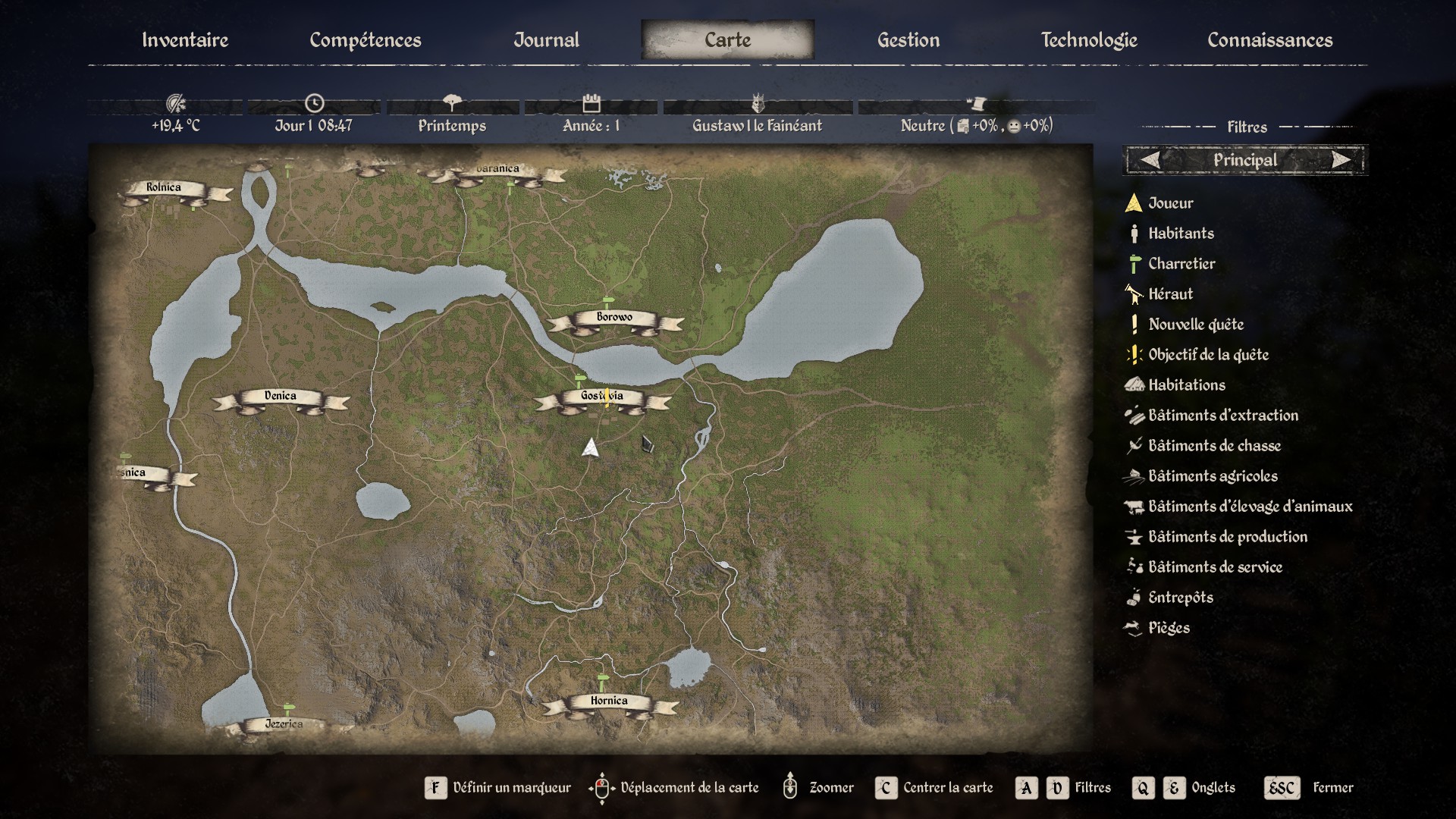Toggle the Habitants map filter
1456x819 pixels.
click(1180, 234)
